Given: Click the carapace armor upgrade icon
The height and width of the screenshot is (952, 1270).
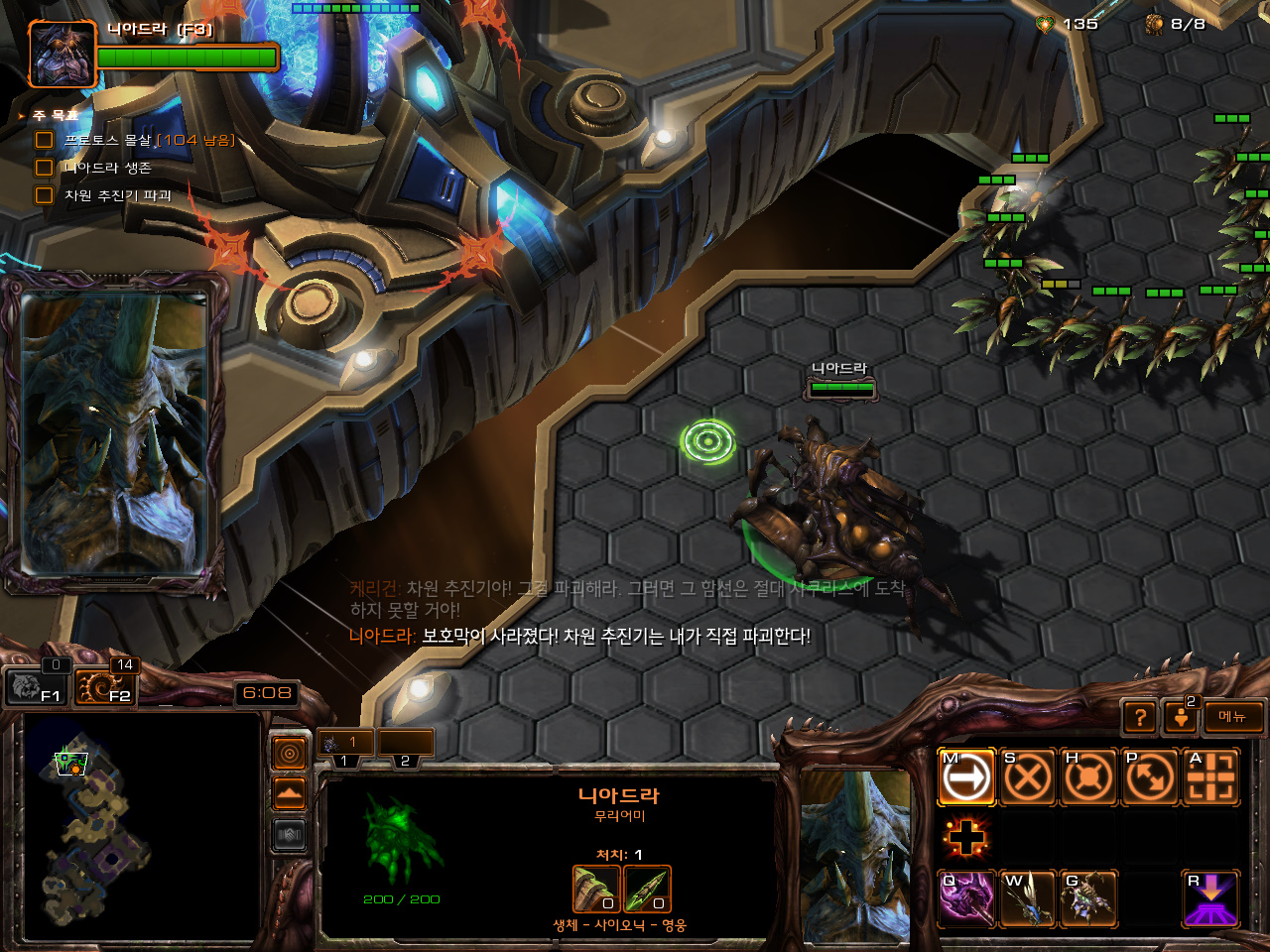Looking at the screenshot, I should (596, 889).
